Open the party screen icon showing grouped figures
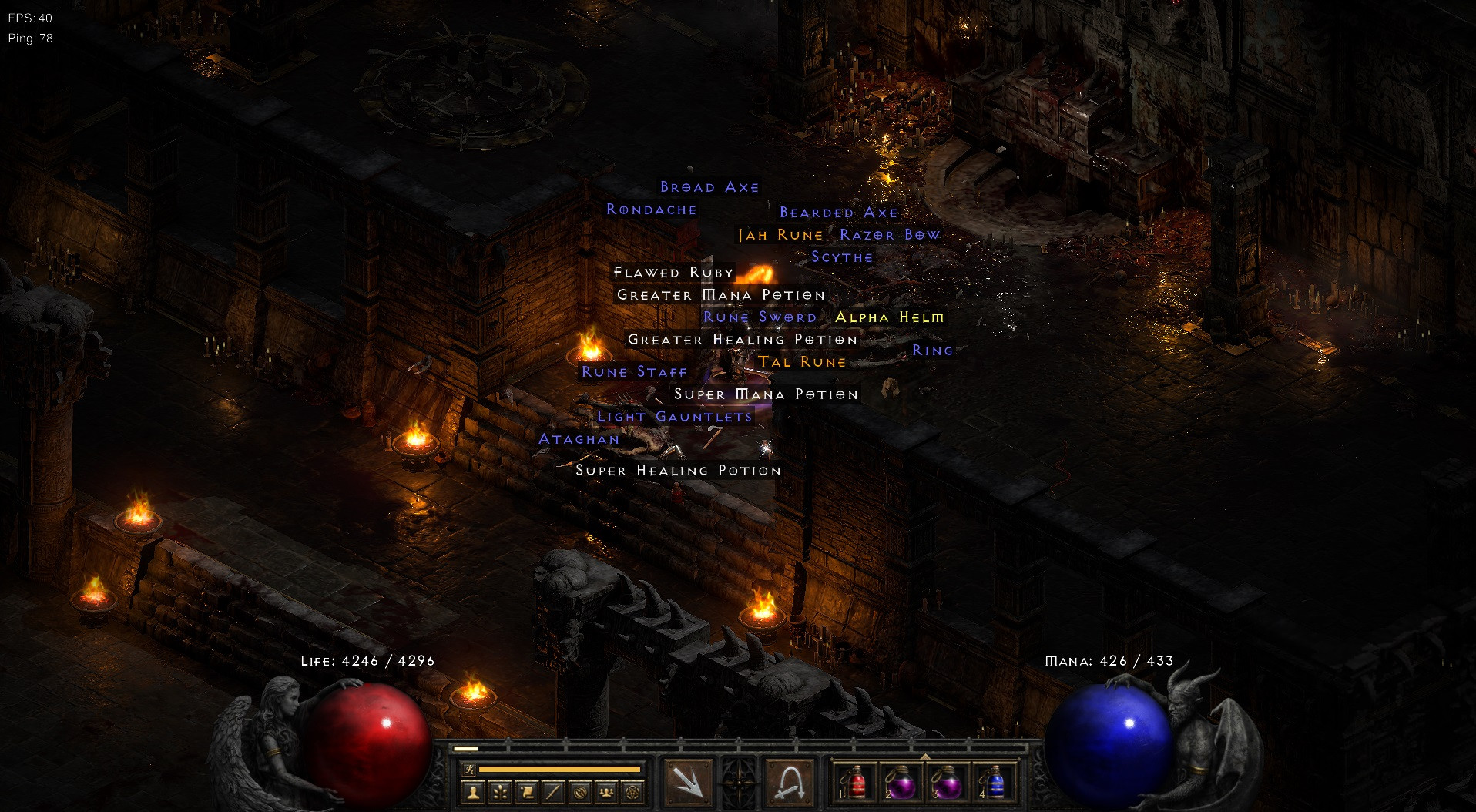Screen dimensions: 1476x812 click(x=605, y=791)
